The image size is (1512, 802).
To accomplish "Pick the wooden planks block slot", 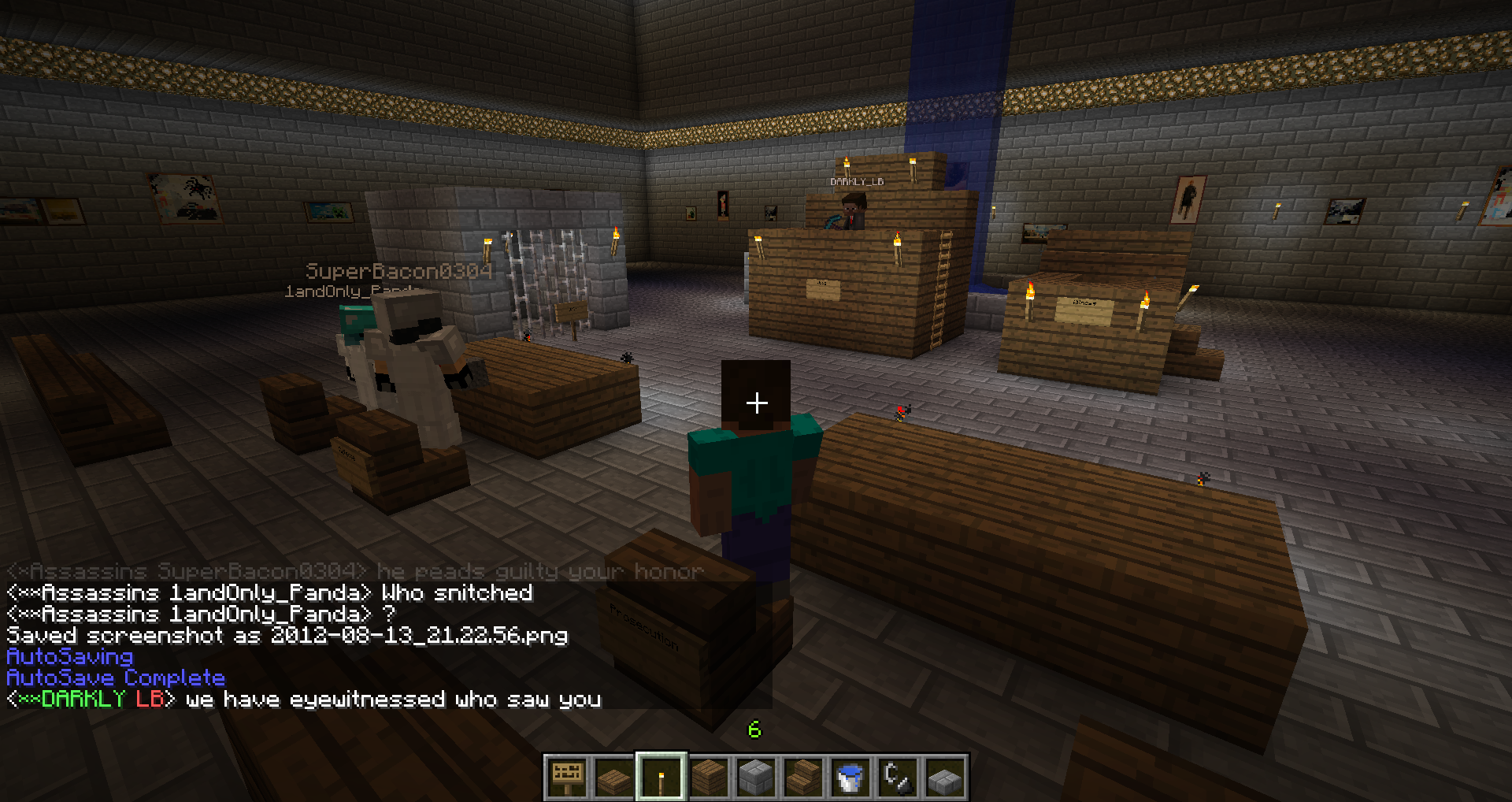I will click(709, 777).
